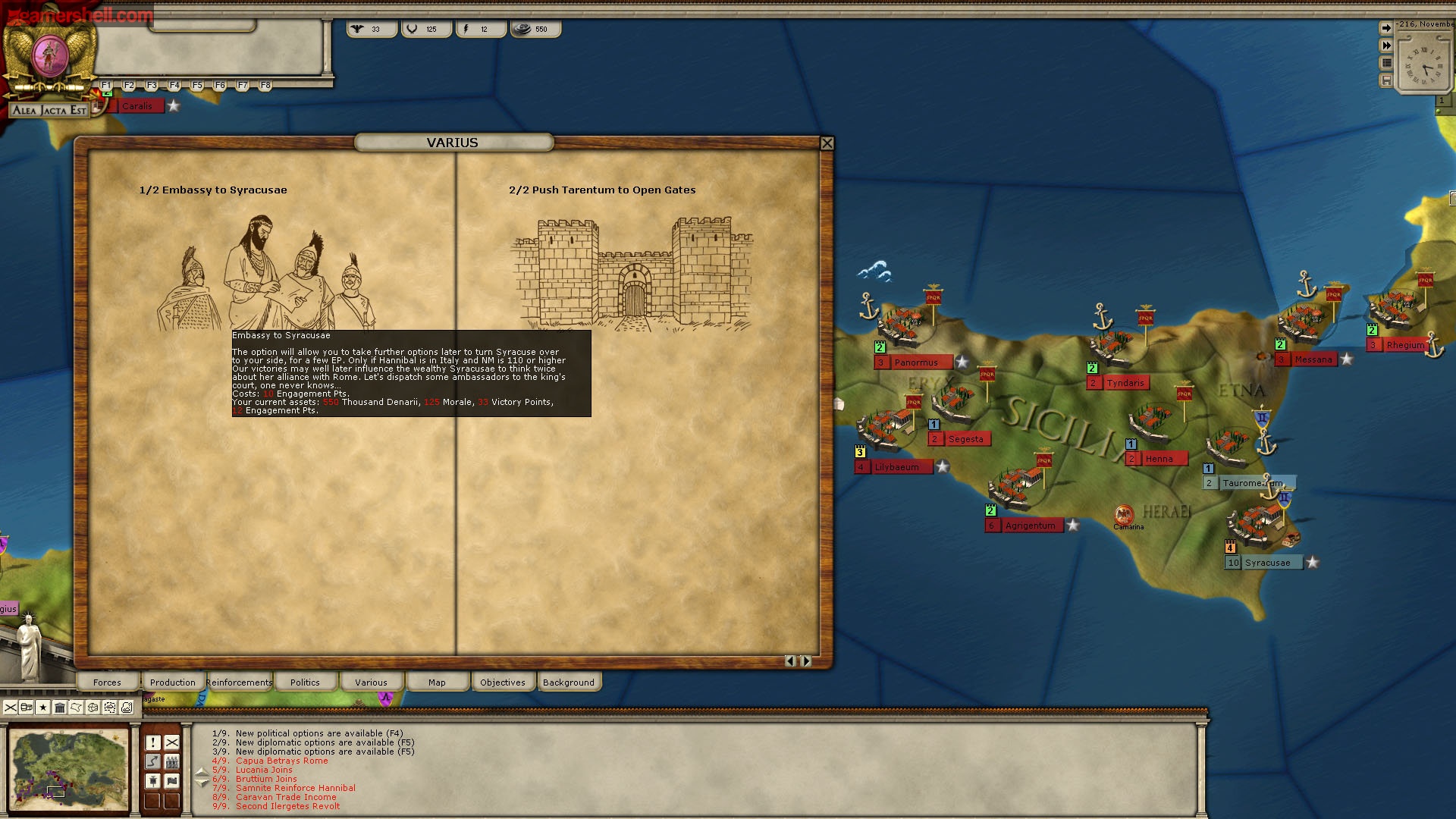Activate the star map filter button
The width and height of the screenshot is (1456, 819).
[43, 708]
